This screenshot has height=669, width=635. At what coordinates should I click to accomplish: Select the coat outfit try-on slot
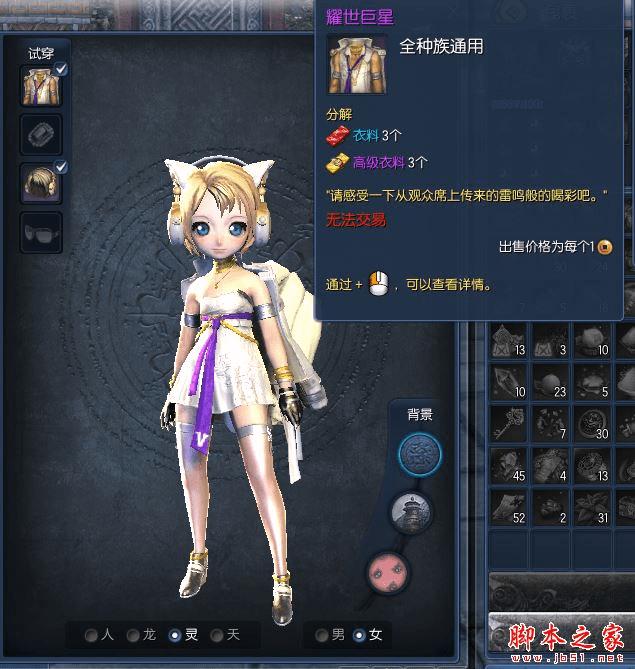pos(41,87)
